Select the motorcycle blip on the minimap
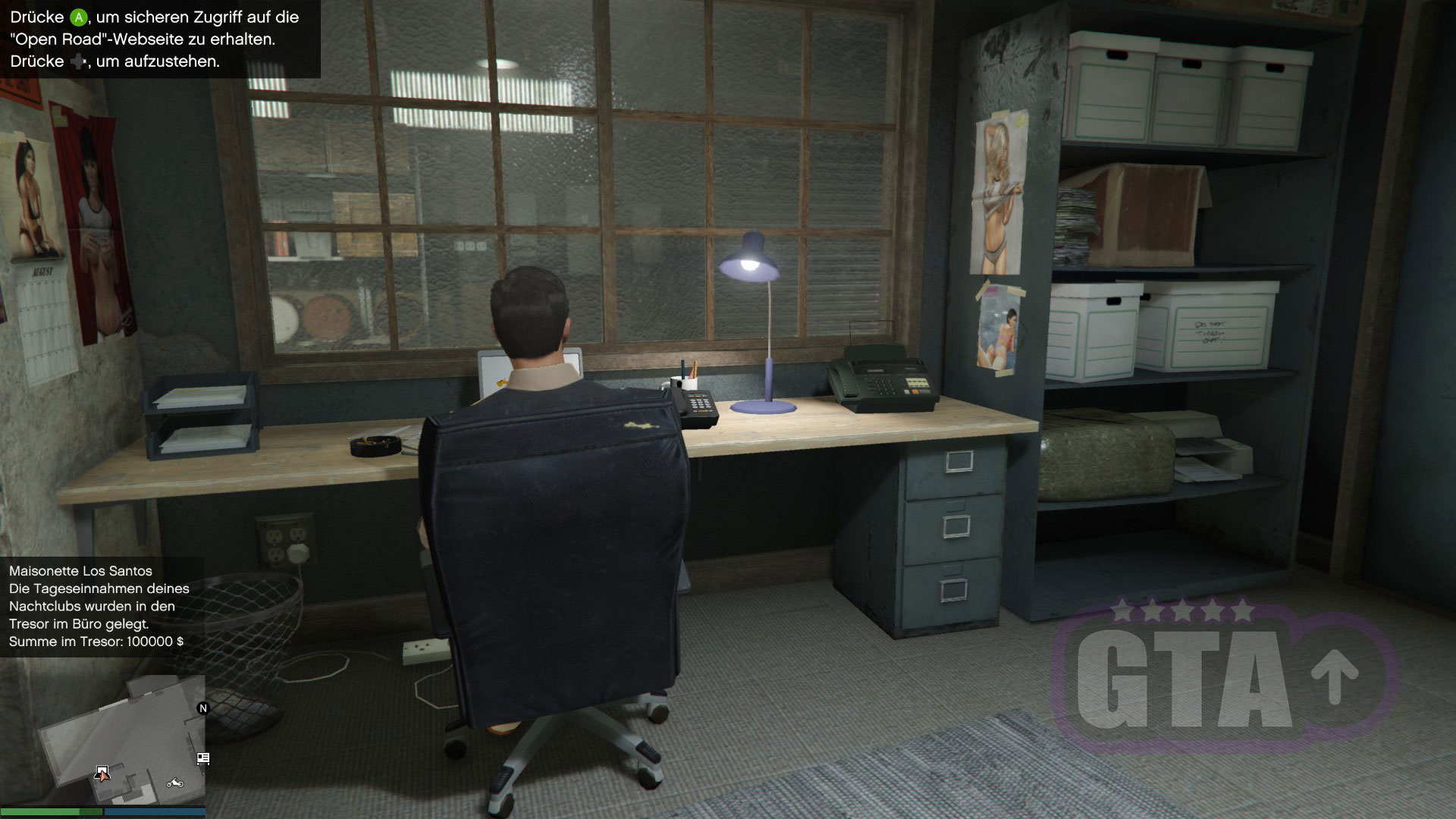 tap(175, 783)
